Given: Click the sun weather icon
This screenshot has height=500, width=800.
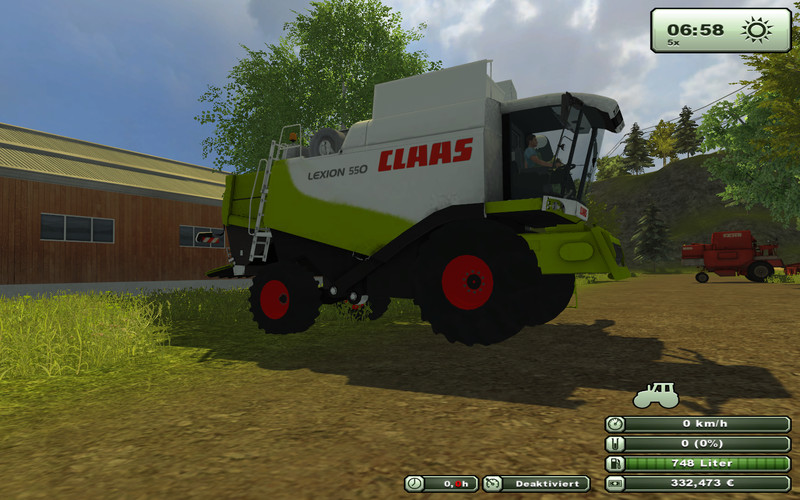Looking at the screenshot, I should click(x=757, y=30).
